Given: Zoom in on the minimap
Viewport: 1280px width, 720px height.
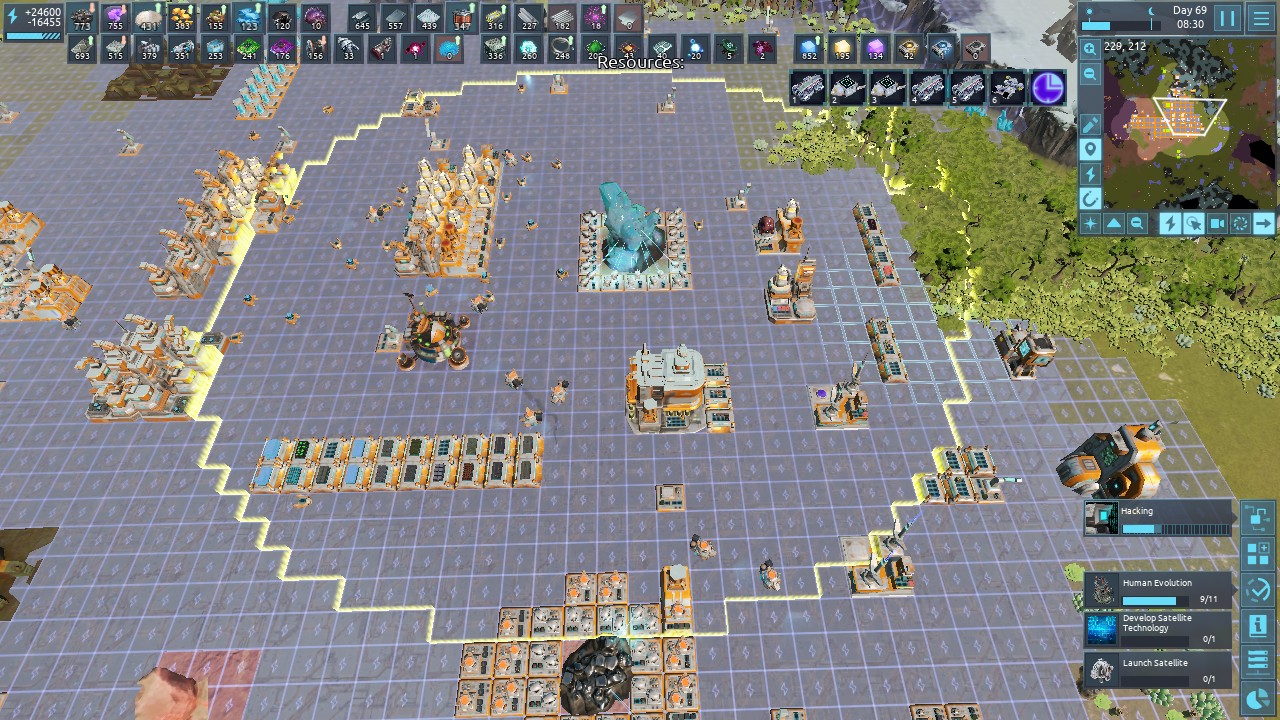Looking at the screenshot, I should pos(1090,49).
